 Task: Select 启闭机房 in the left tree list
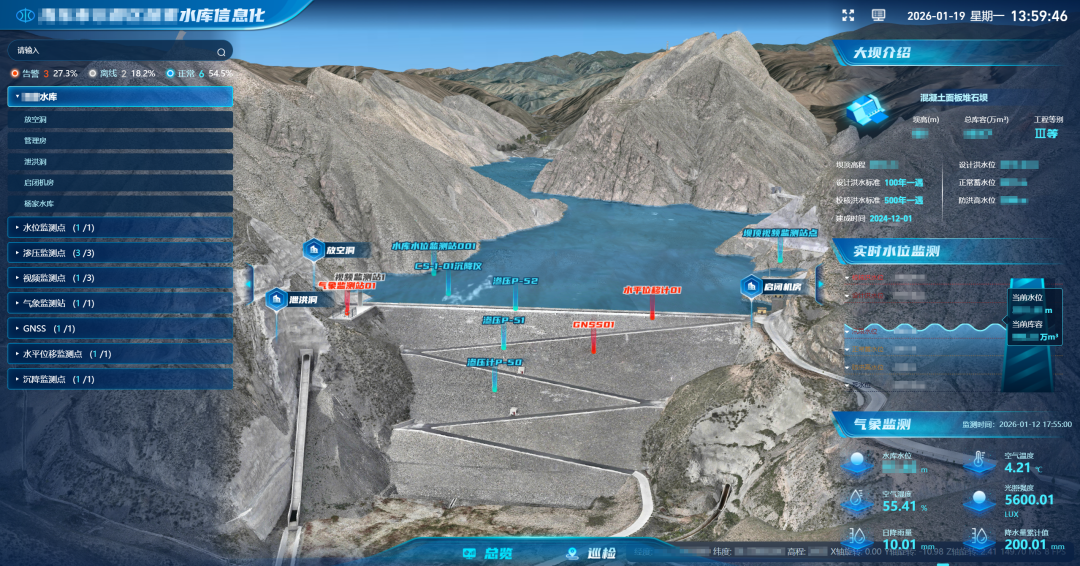click(39, 183)
